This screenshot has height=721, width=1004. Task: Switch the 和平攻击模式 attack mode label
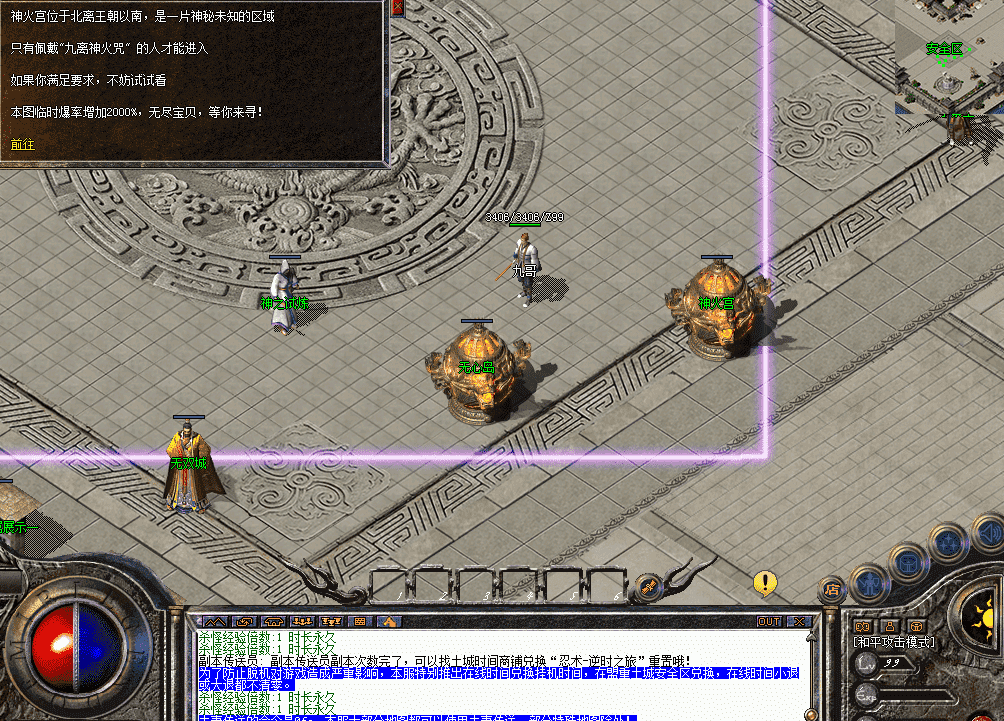coord(893,642)
